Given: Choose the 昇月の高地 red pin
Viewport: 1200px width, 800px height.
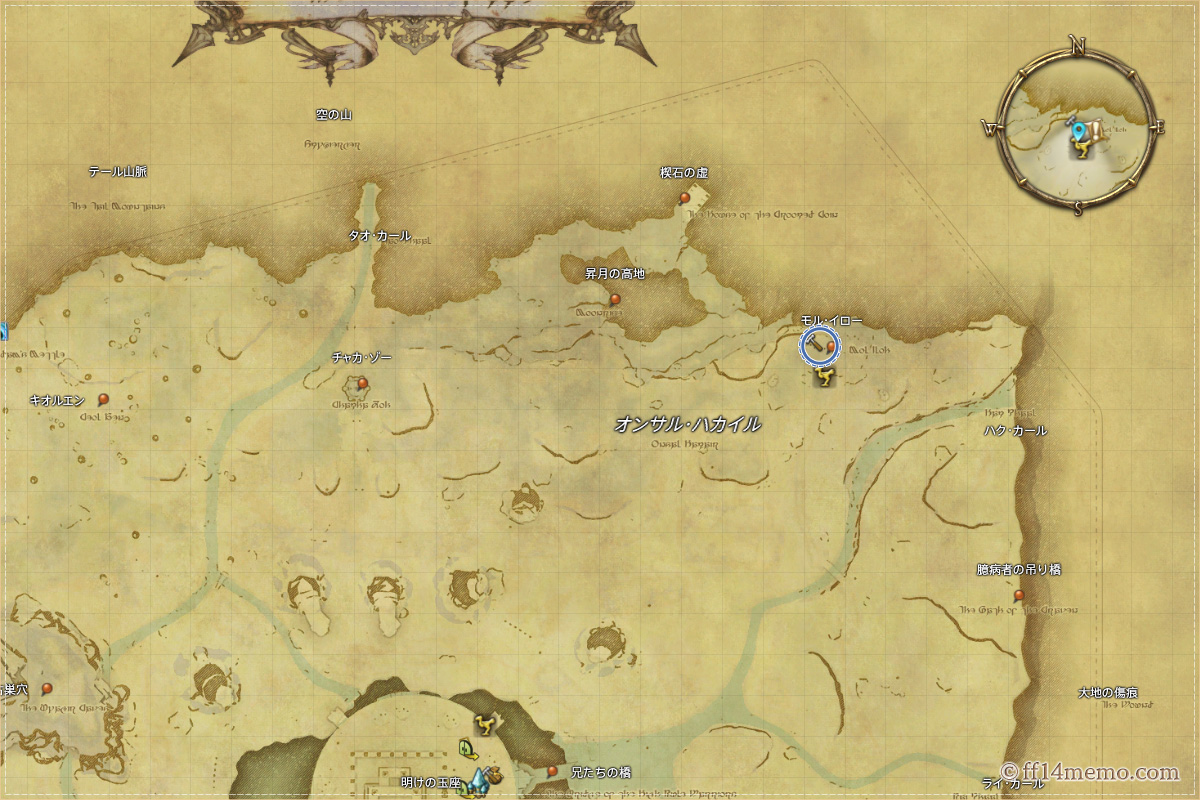Looking at the screenshot, I should (x=615, y=299).
